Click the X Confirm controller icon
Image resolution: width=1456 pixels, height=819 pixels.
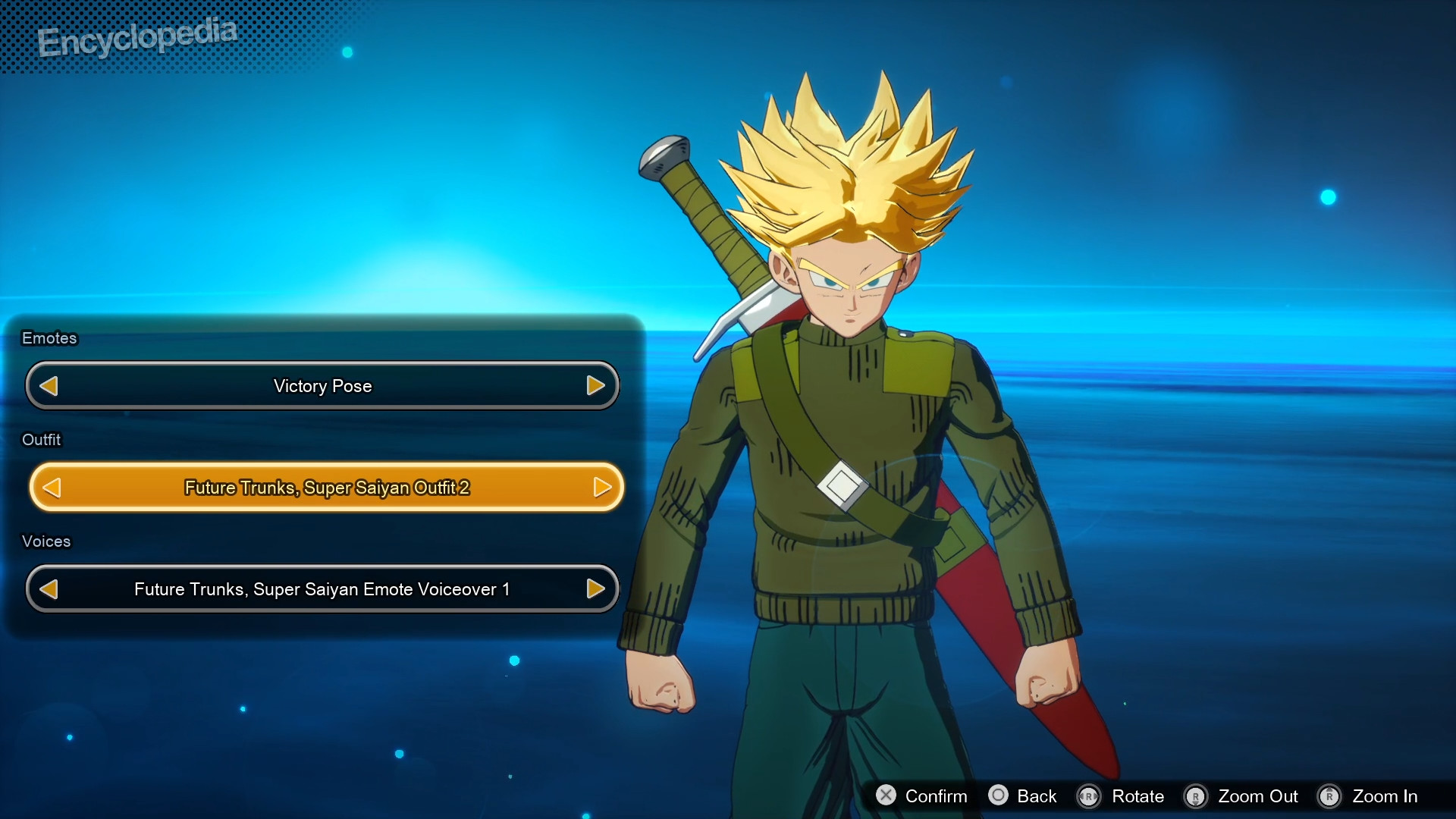pyautogui.click(x=887, y=796)
